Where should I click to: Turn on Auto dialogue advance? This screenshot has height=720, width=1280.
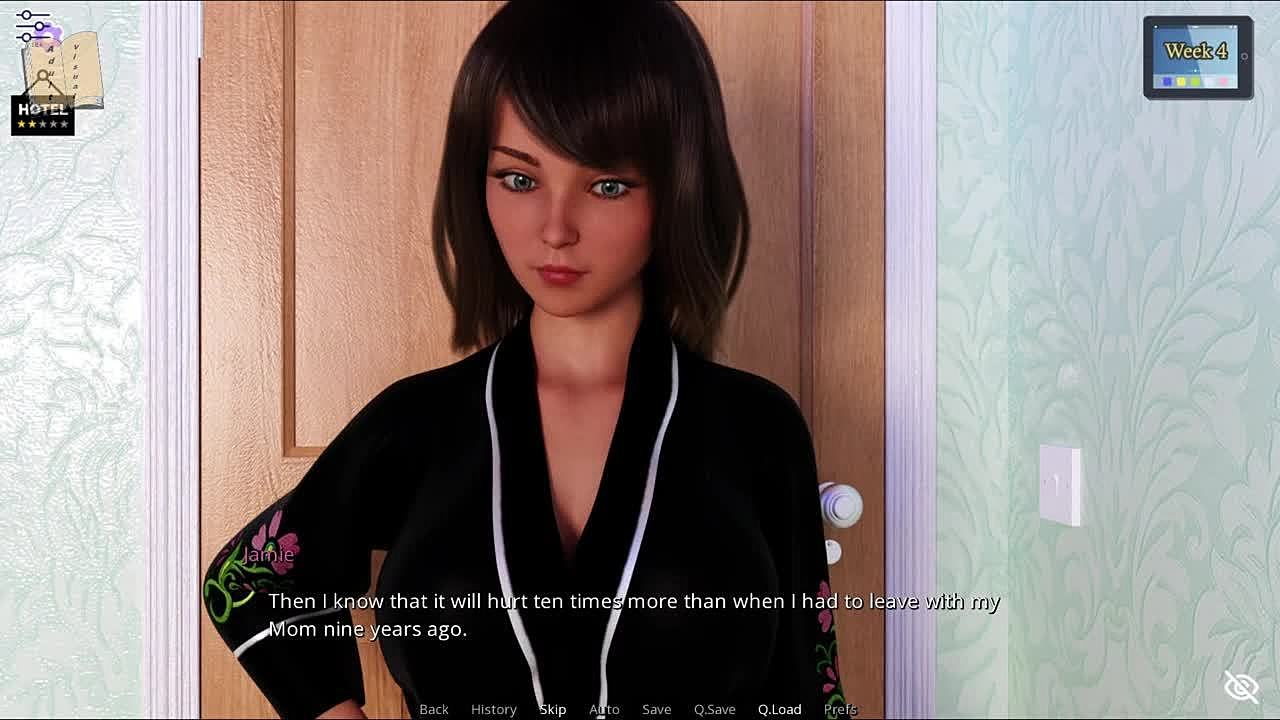click(604, 709)
